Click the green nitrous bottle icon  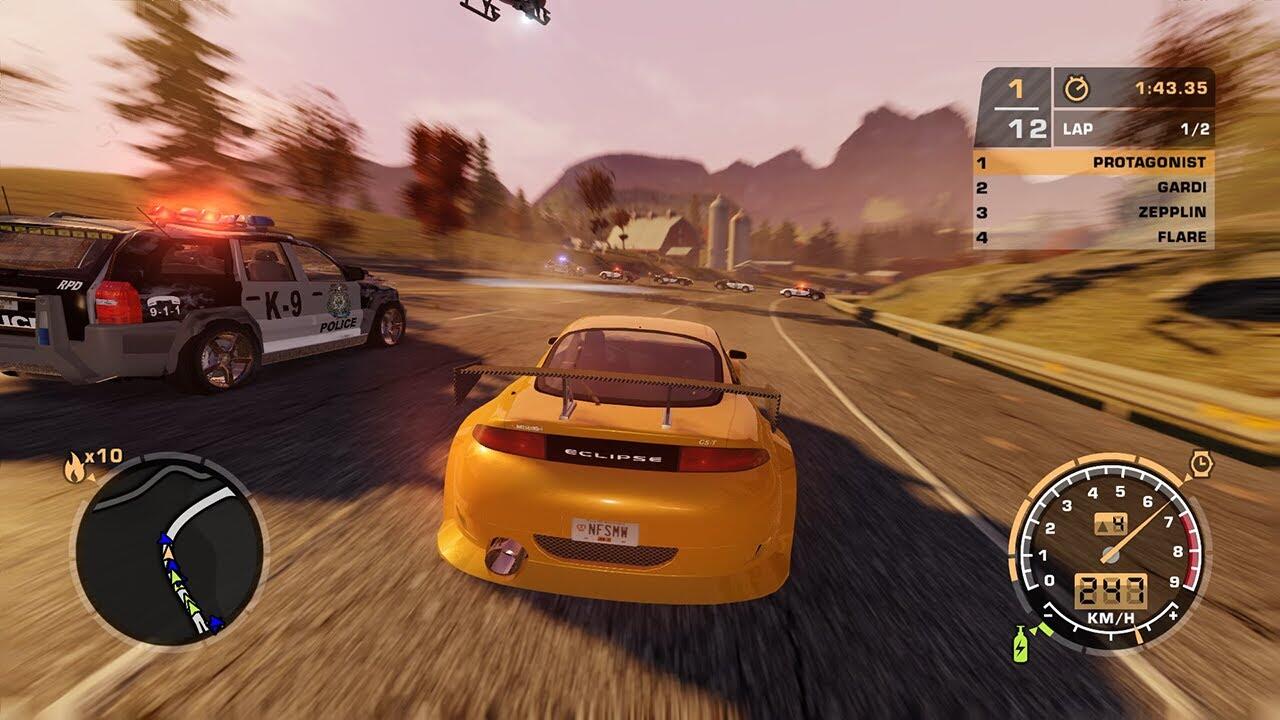click(1021, 645)
